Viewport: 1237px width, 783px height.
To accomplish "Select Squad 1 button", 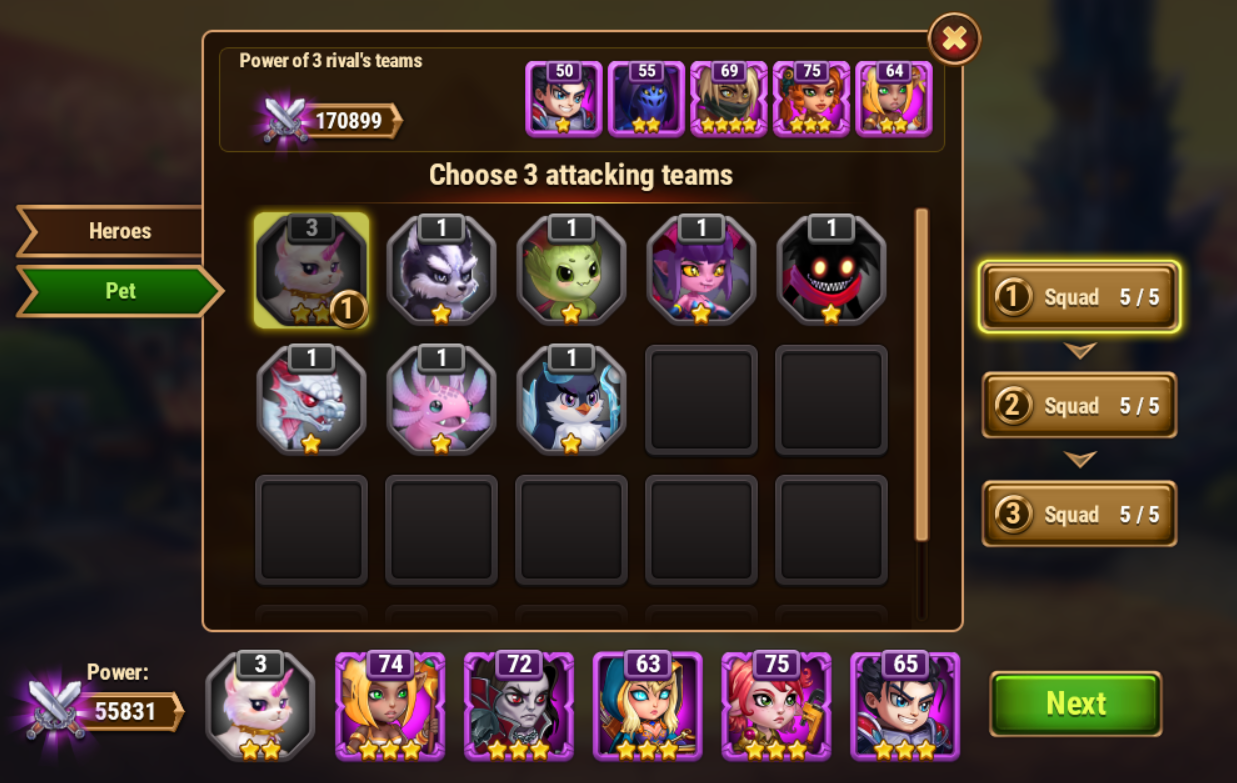I will pyautogui.click(x=1080, y=297).
